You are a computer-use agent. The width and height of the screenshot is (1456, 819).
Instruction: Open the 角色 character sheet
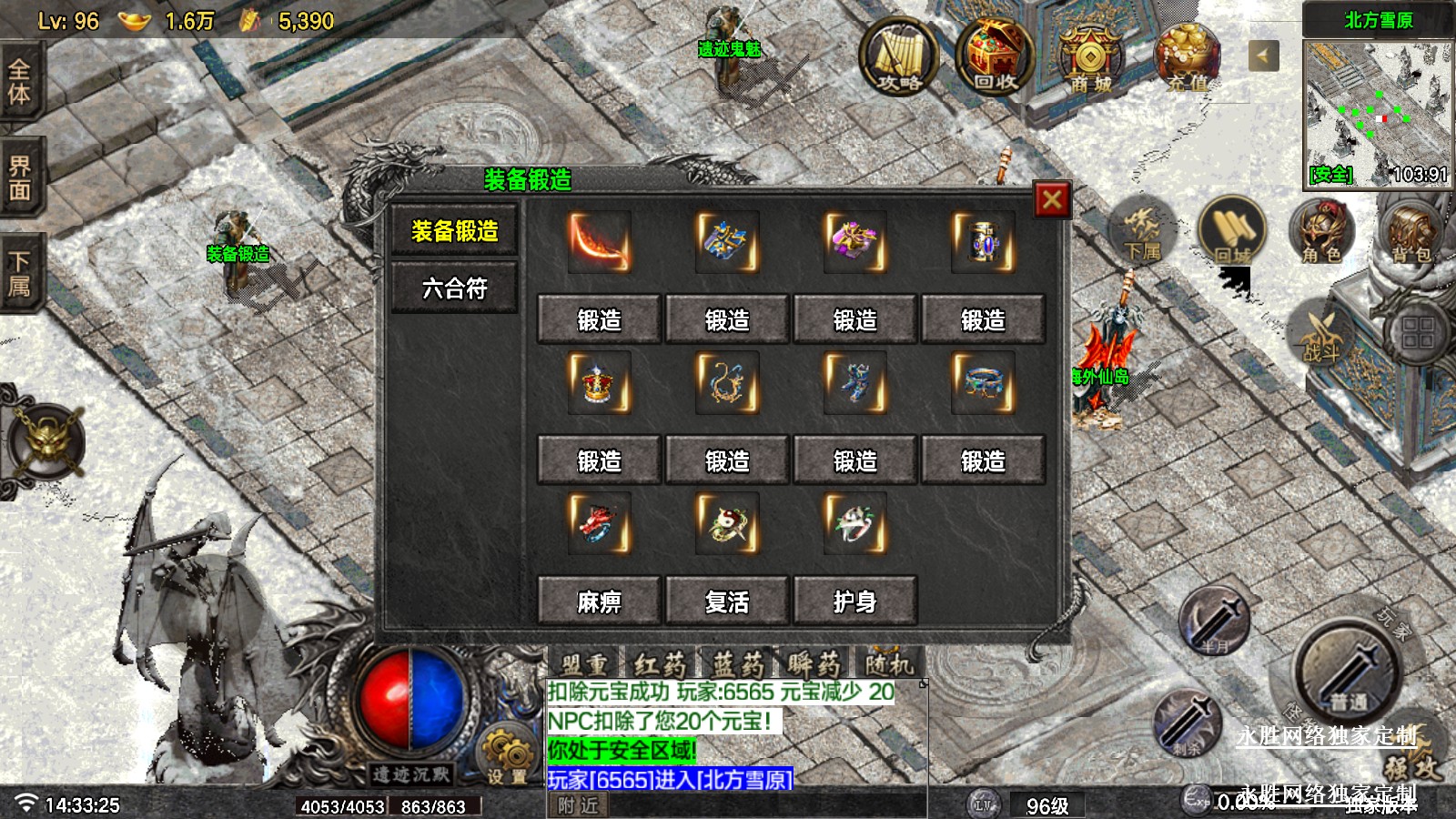click(1321, 230)
